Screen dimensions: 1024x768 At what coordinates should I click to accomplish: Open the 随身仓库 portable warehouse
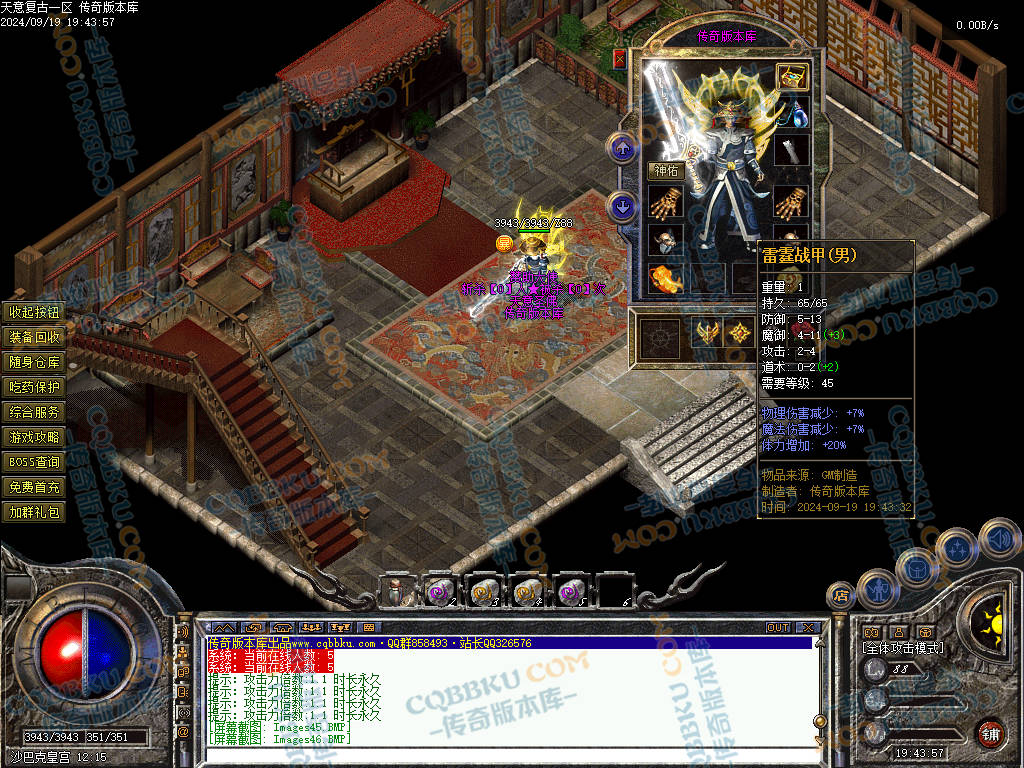[35, 362]
